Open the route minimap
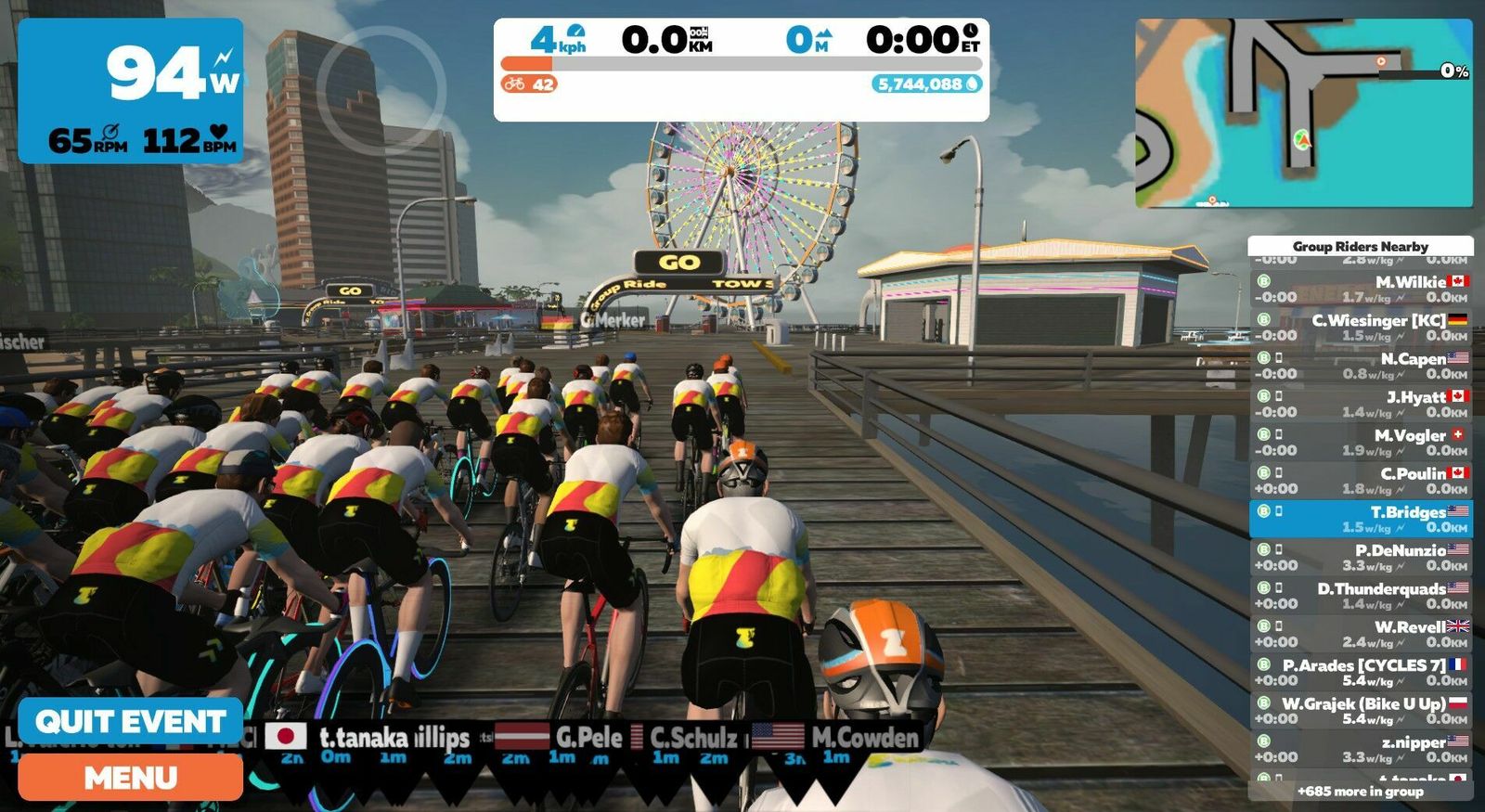 [1303, 113]
